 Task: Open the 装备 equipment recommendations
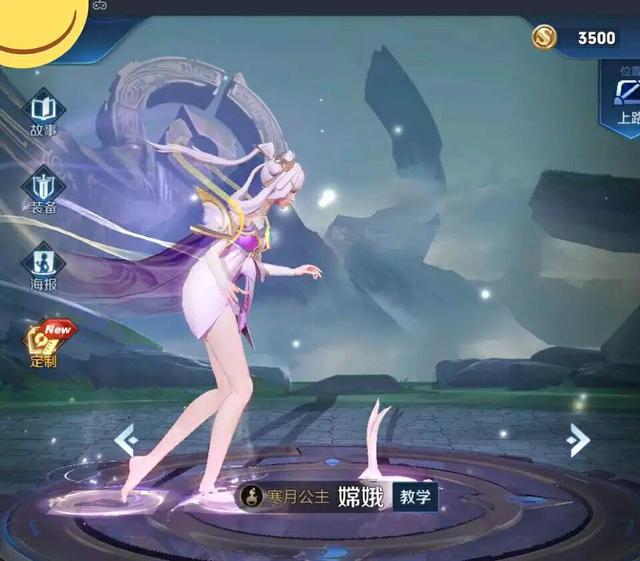pyautogui.click(x=43, y=189)
